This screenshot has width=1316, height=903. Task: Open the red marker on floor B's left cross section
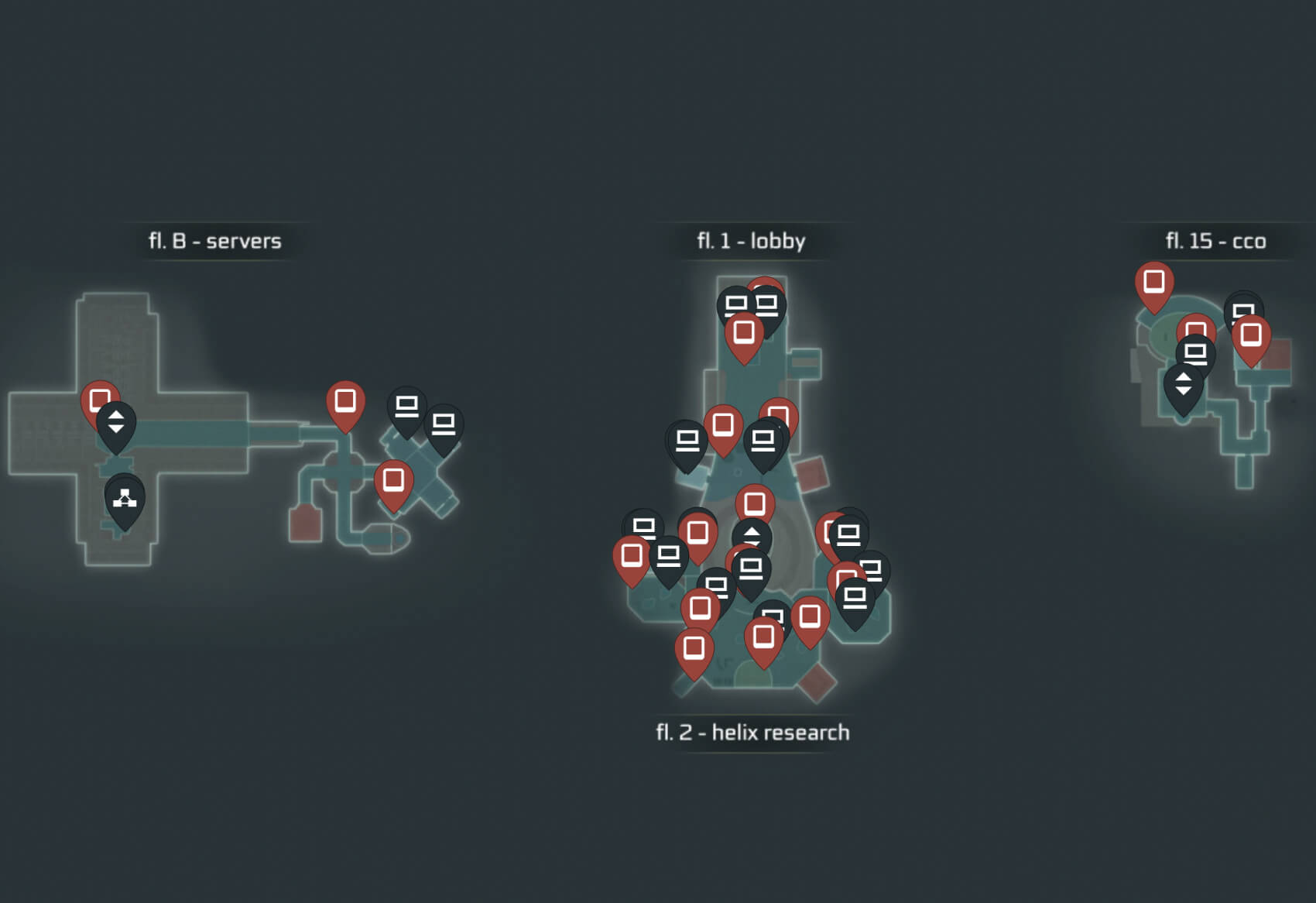pyautogui.click(x=98, y=398)
